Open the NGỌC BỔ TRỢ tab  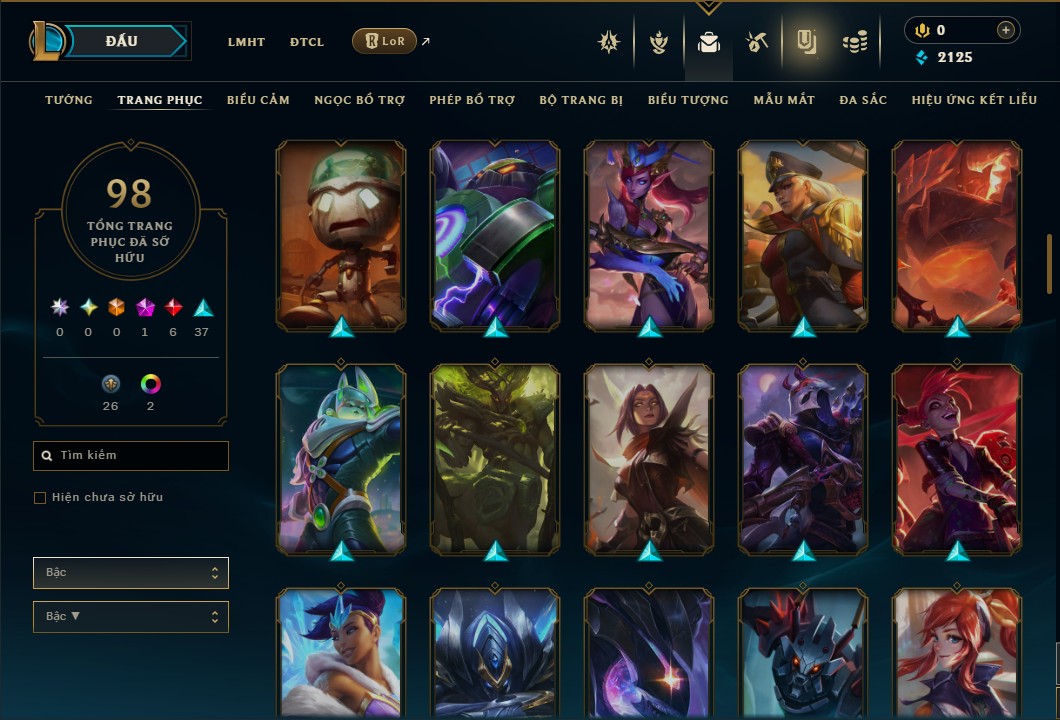[359, 100]
